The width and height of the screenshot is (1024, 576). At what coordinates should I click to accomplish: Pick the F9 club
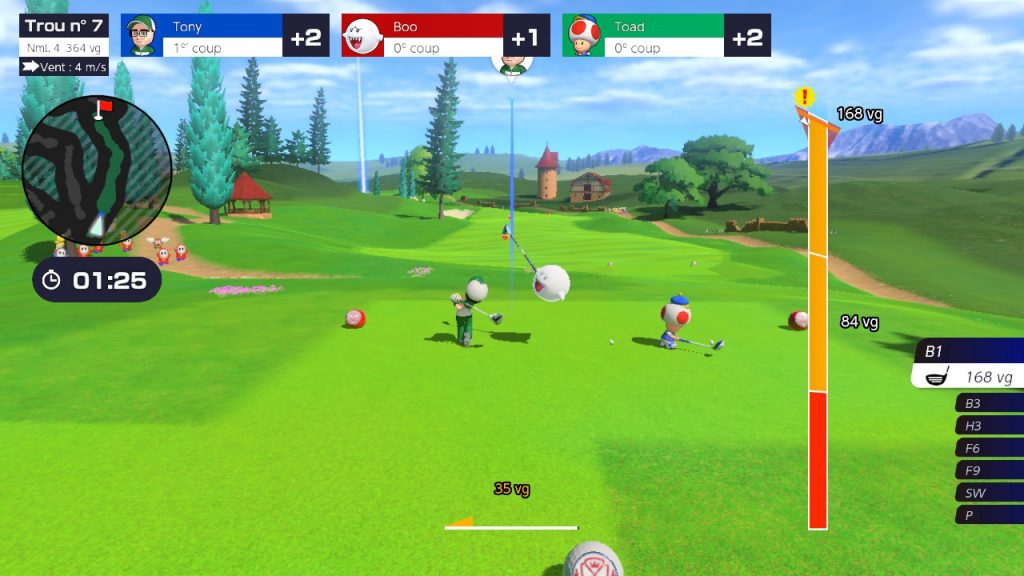(x=989, y=470)
